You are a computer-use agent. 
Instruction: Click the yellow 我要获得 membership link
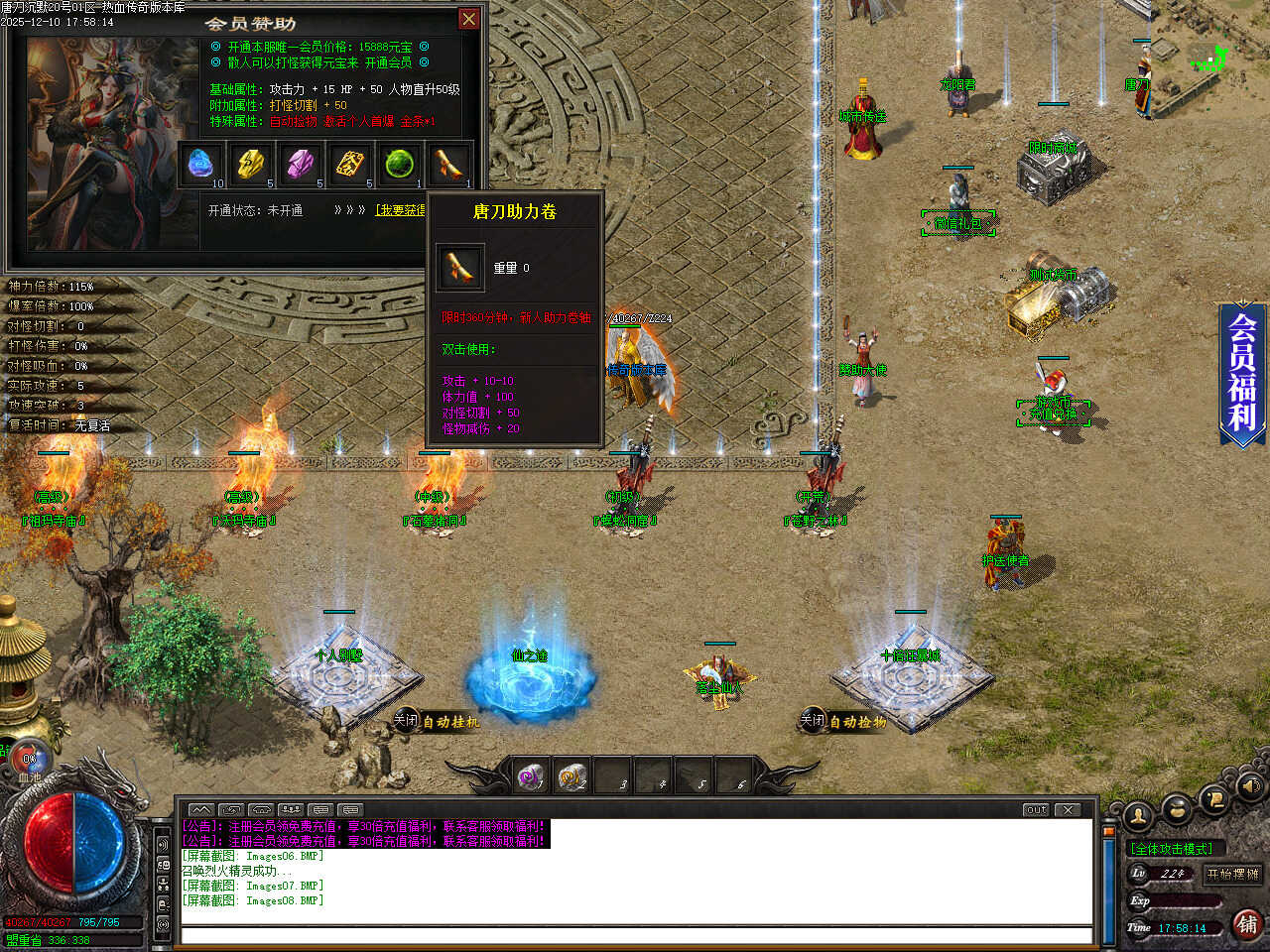[x=401, y=210]
